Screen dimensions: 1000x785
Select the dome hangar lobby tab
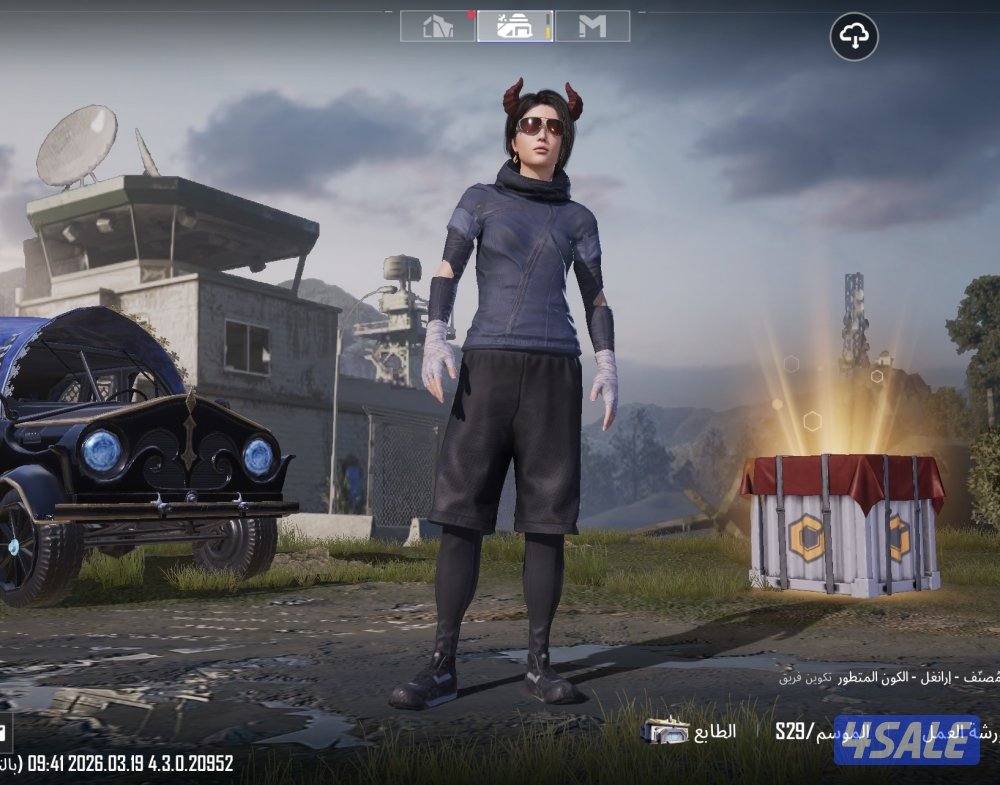[x=514, y=26]
